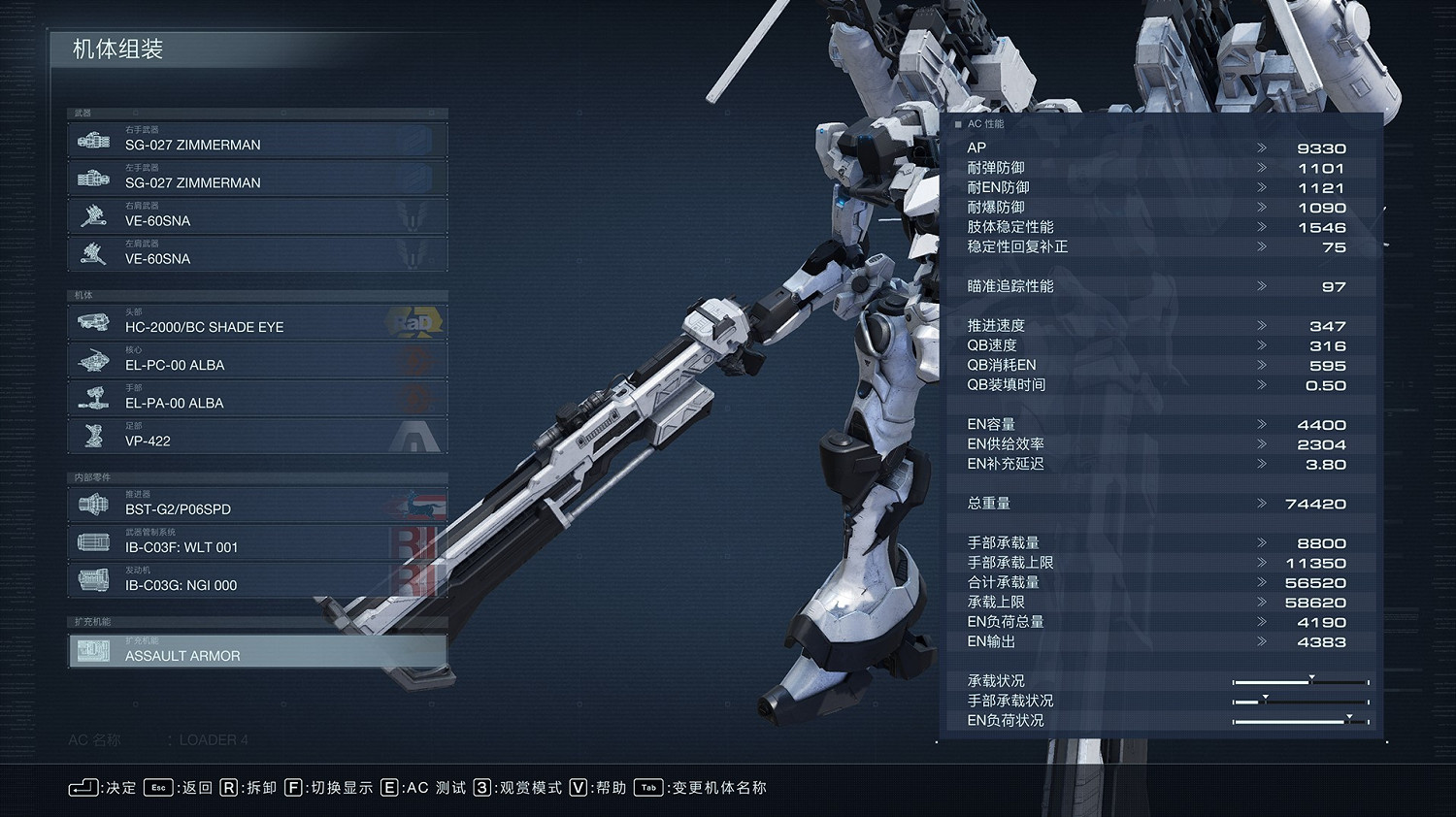Click the ASSAULT ARMOR expansion slot icon
This screenshot has height=817, width=1456.
point(92,651)
